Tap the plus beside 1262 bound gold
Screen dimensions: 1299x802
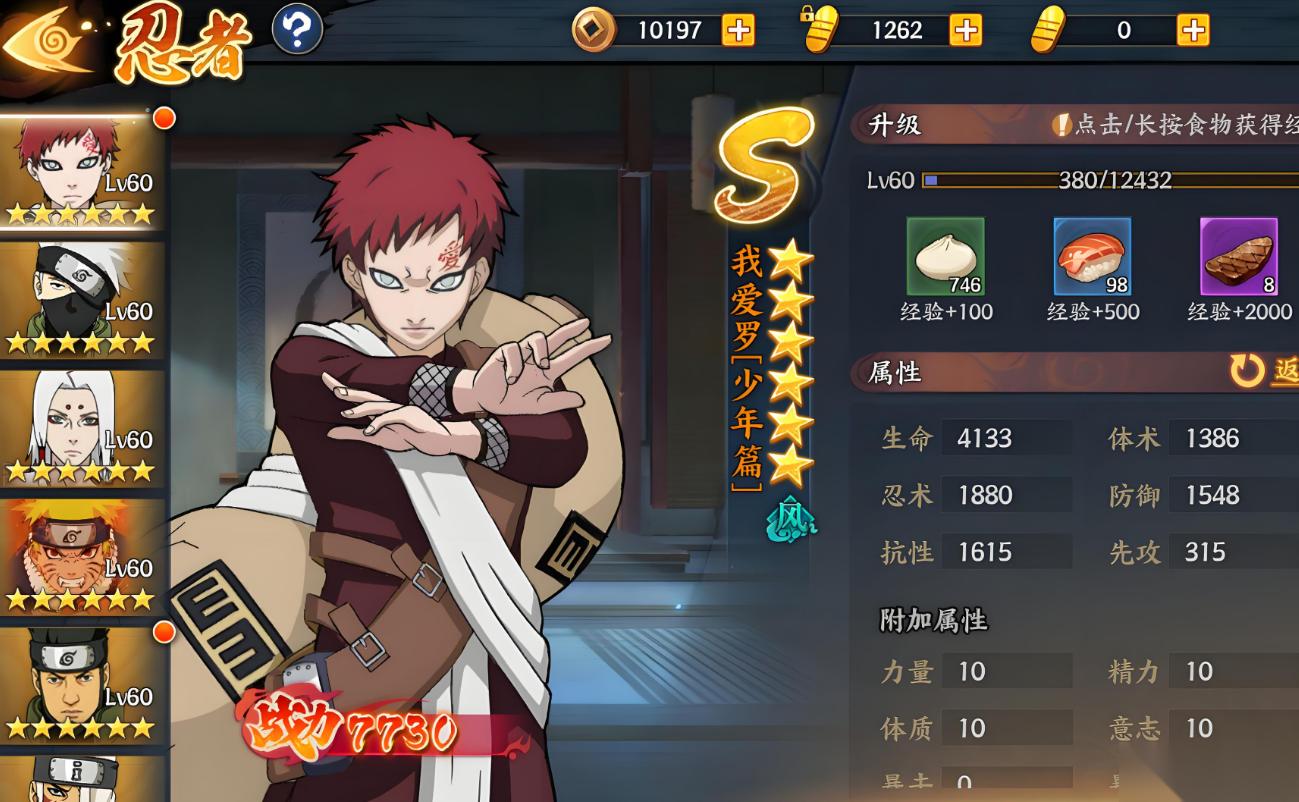coord(965,31)
